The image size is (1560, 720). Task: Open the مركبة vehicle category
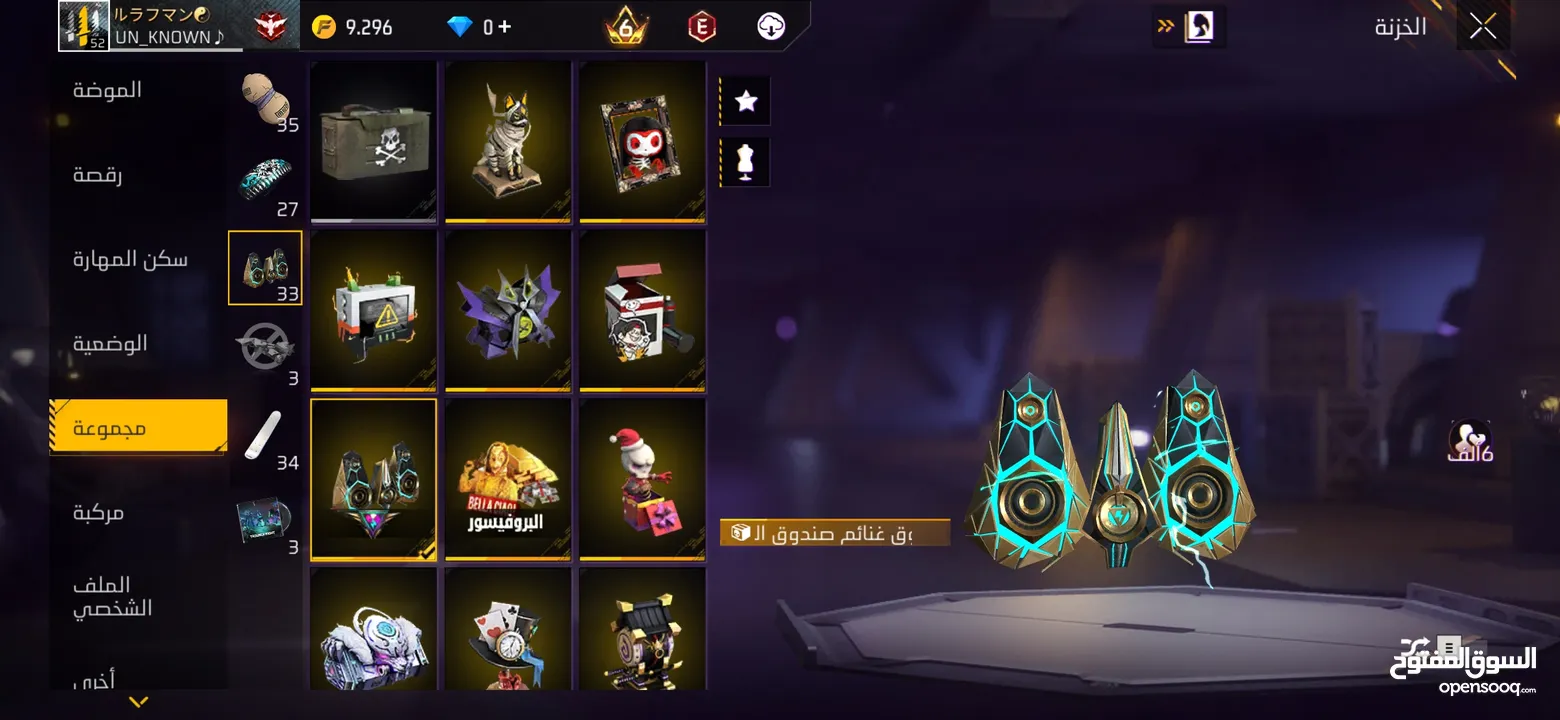point(98,513)
